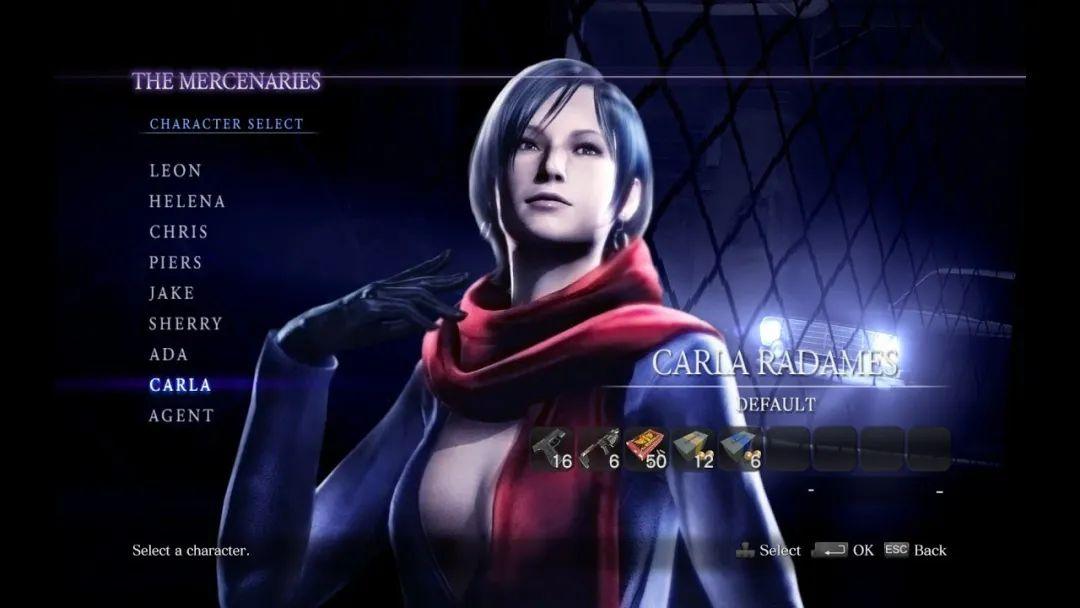
Task: Select the red ammo box with 50
Action: tap(646, 449)
